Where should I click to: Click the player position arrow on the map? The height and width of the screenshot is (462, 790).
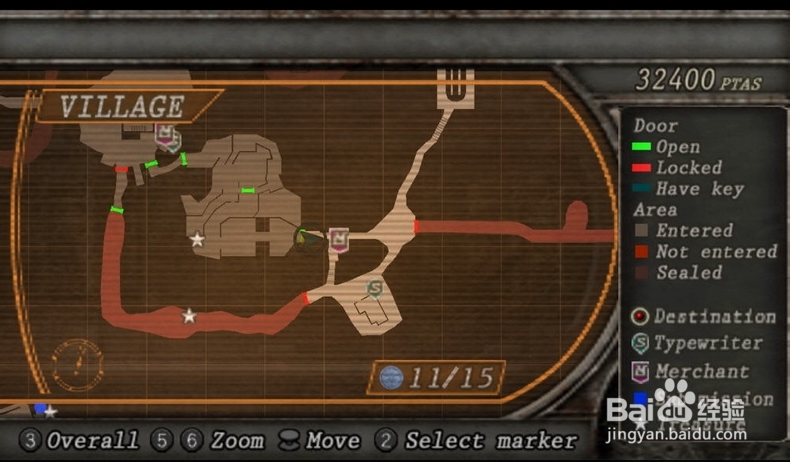click(x=305, y=239)
